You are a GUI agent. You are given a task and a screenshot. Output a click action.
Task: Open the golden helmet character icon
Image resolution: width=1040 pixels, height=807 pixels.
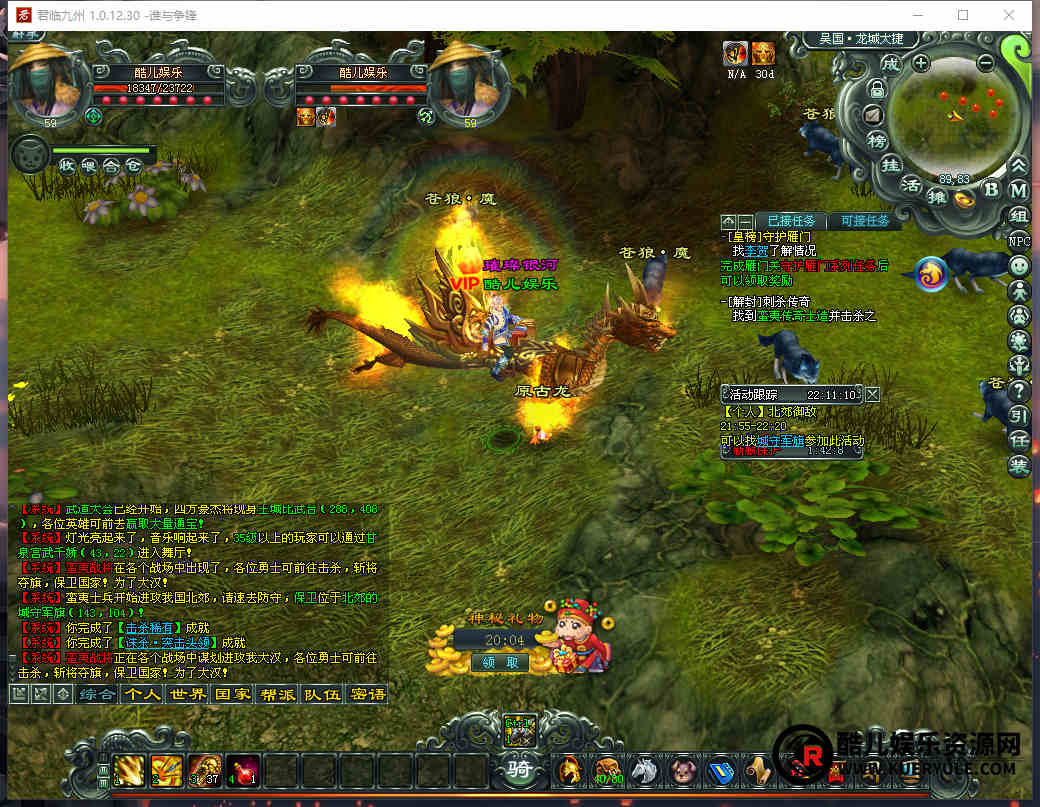point(570,770)
